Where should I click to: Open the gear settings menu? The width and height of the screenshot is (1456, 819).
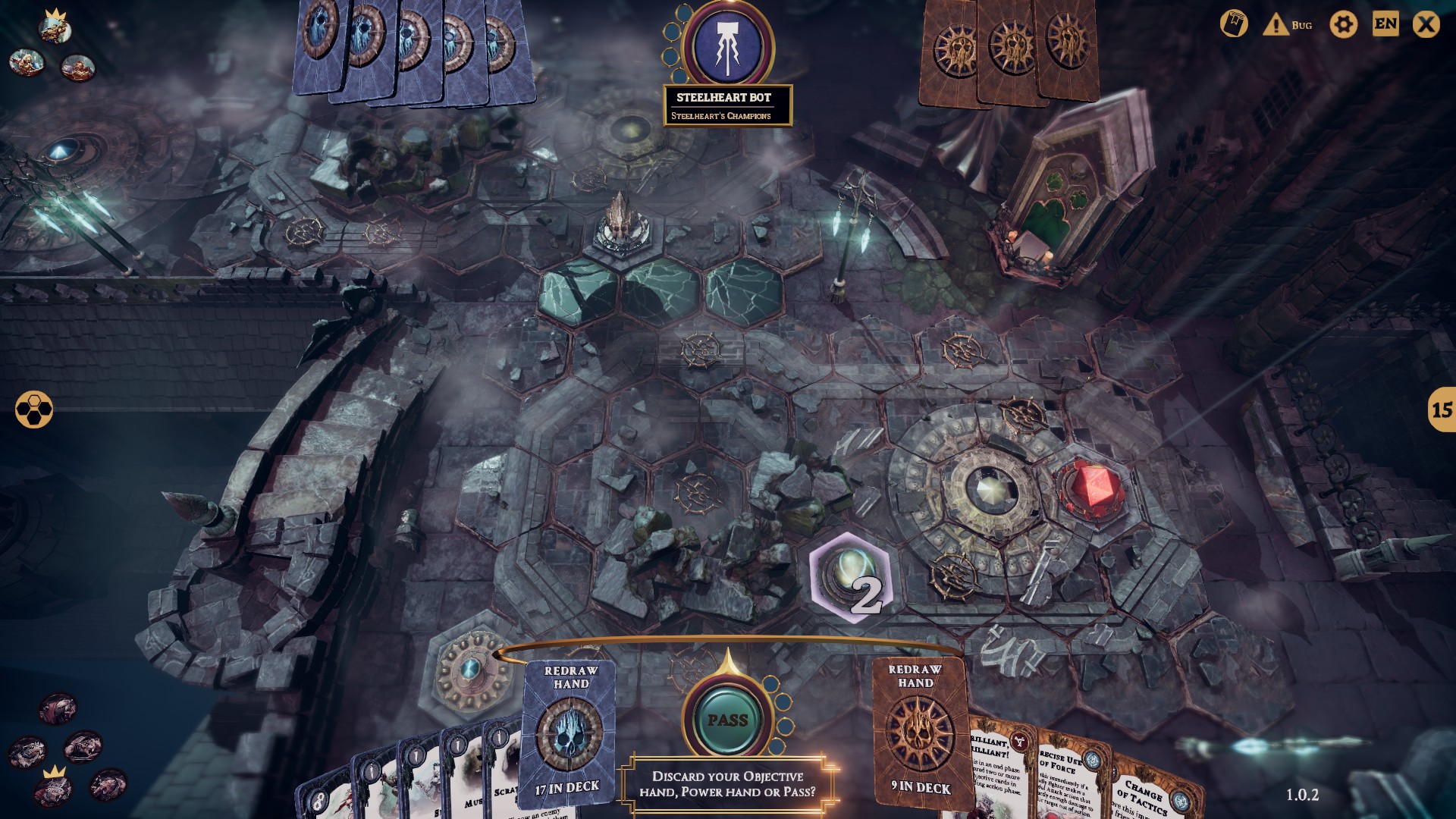[1343, 24]
